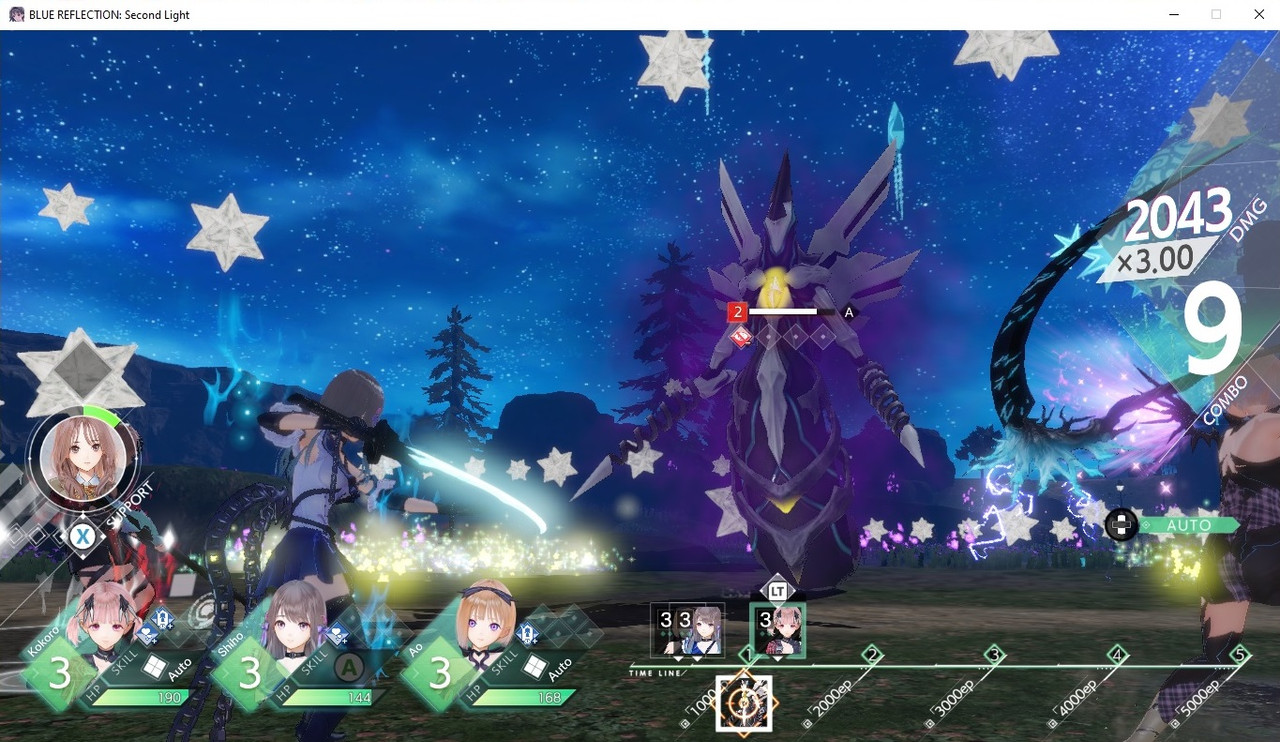Image resolution: width=1280 pixels, height=742 pixels.
Task: Toggle the AUTO battle mode
Action: point(1188,525)
